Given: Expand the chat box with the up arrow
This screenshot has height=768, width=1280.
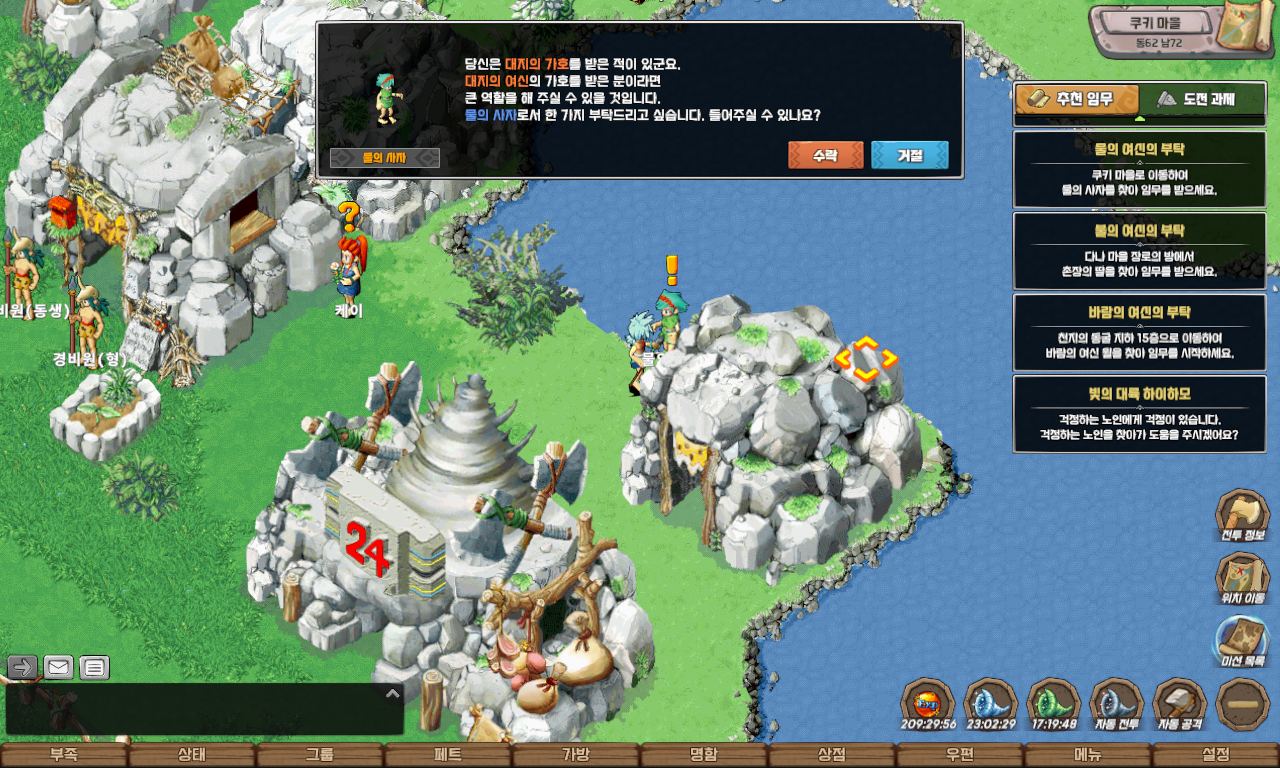Looking at the screenshot, I should 392,693.
